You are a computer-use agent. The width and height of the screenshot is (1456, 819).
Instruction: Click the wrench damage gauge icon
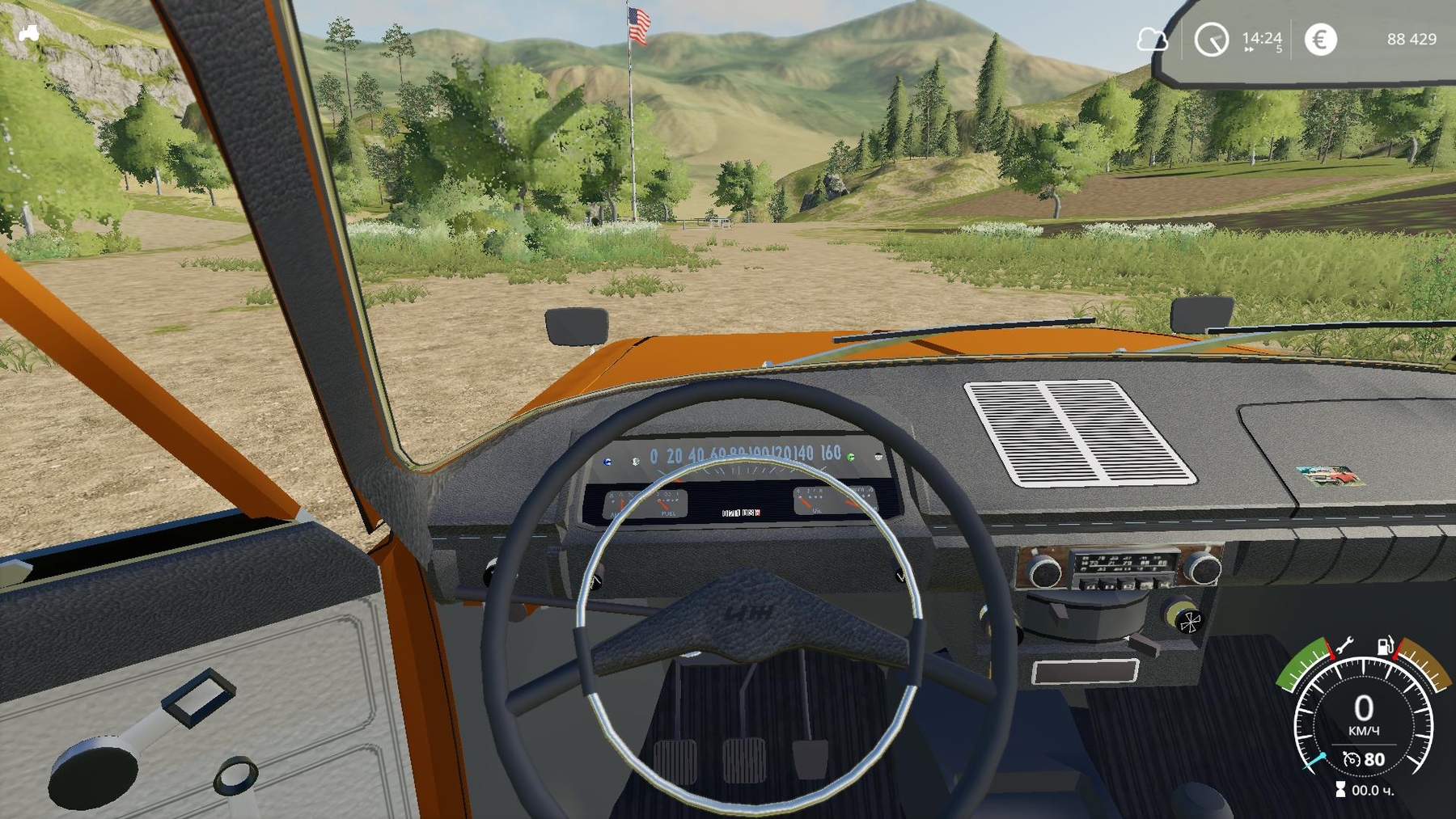pyautogui.click(x=1344, y=645)
